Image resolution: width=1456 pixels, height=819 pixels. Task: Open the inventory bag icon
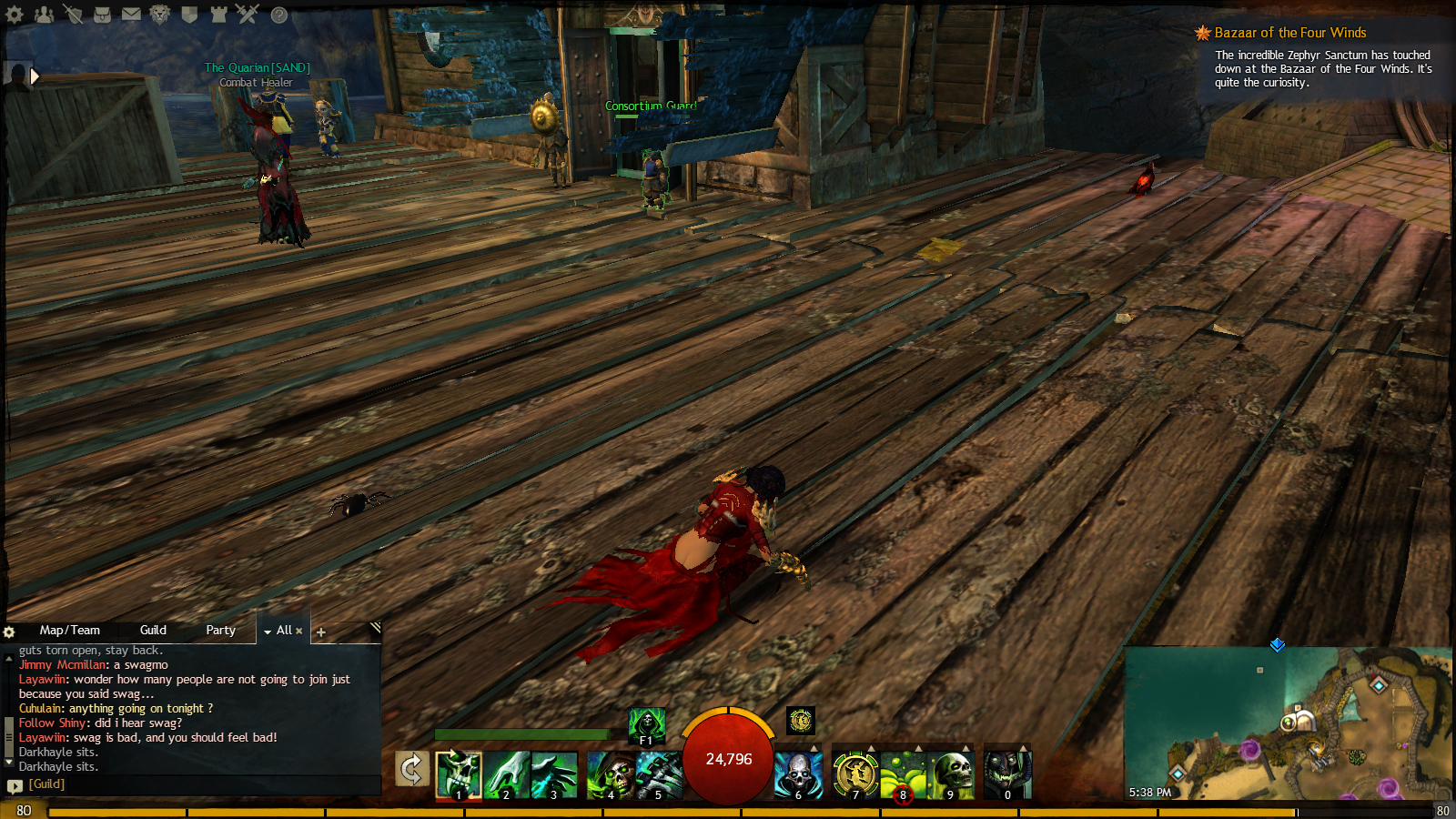click(103, 15)
